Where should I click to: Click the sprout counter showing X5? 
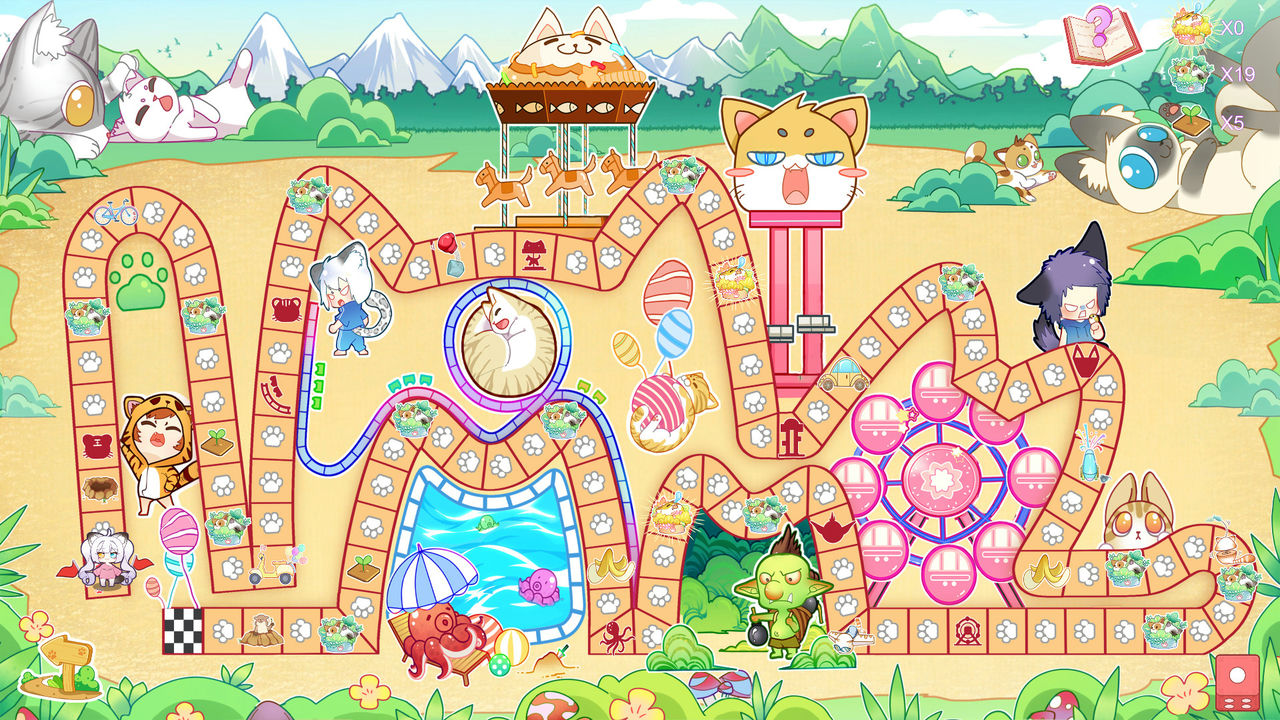(1189, 118)
